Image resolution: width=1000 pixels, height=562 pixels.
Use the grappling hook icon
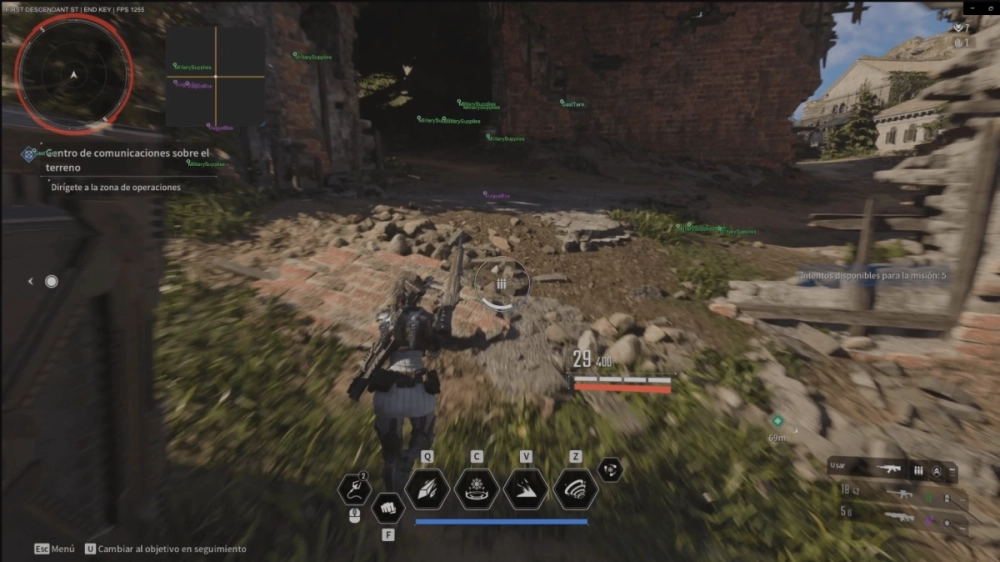pos(355,489)
